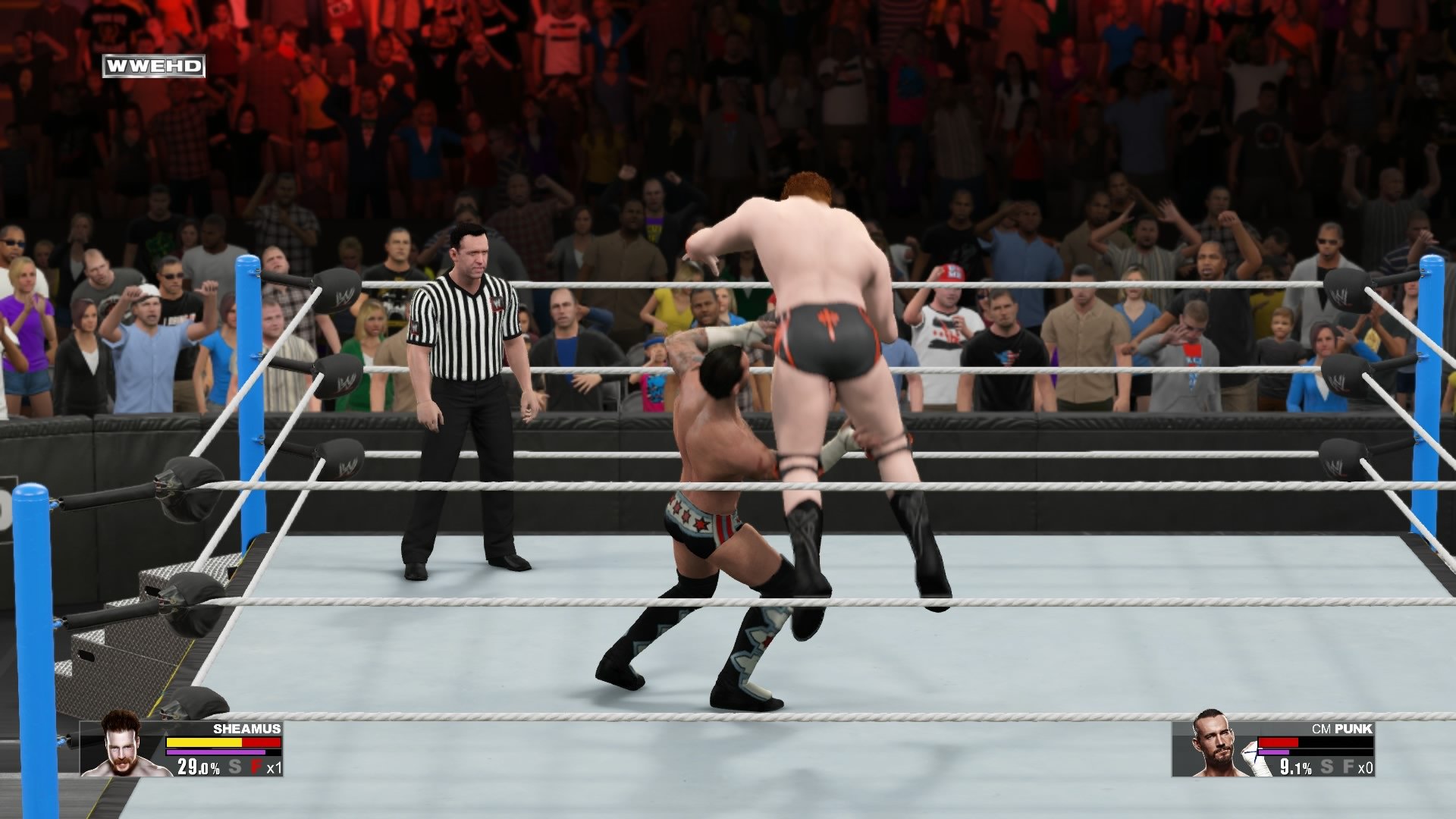Image resolution: width=1456 pixels, height=819 pixels.
Task: Click the x1 finisher counter on Sheamus HUD
Action: click(274, 767)
